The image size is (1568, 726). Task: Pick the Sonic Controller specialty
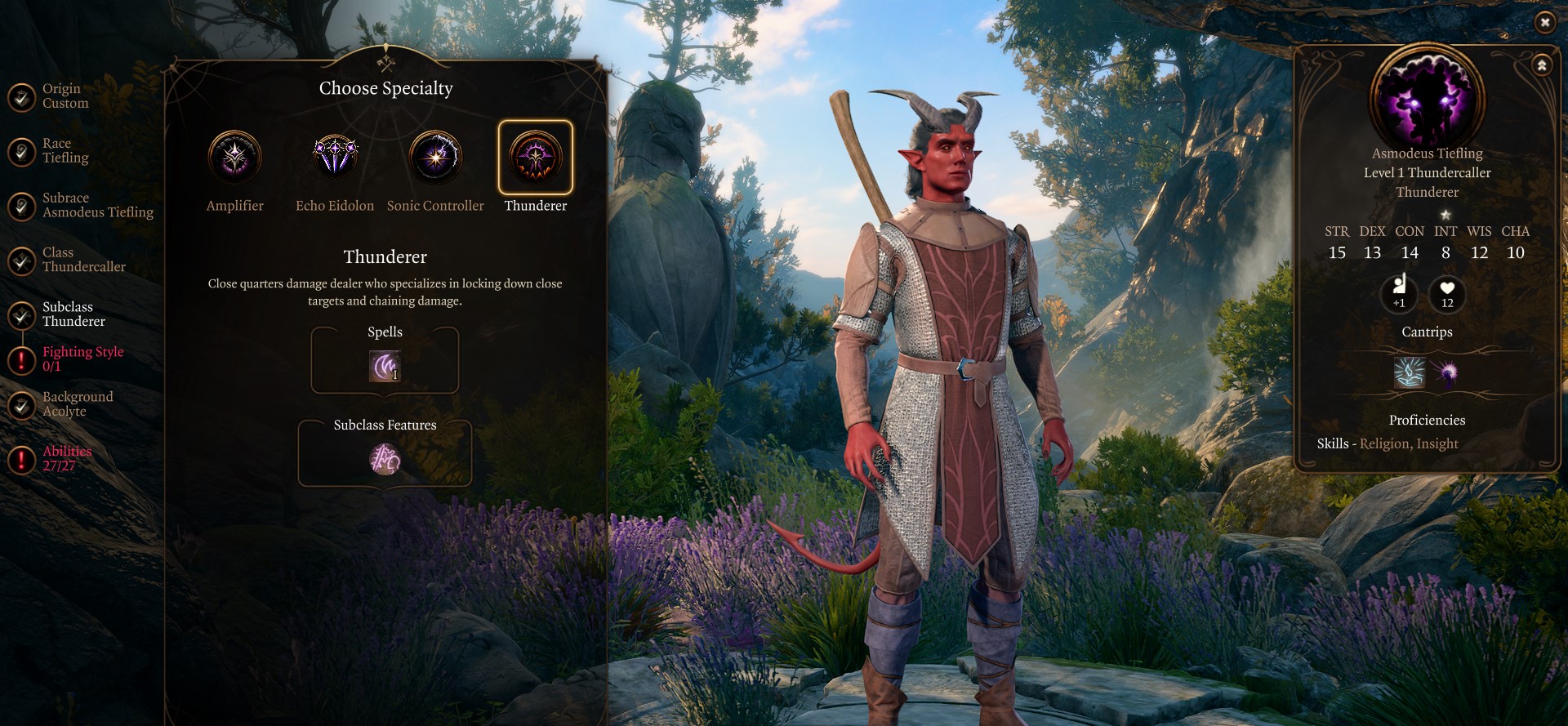[435, 157]
